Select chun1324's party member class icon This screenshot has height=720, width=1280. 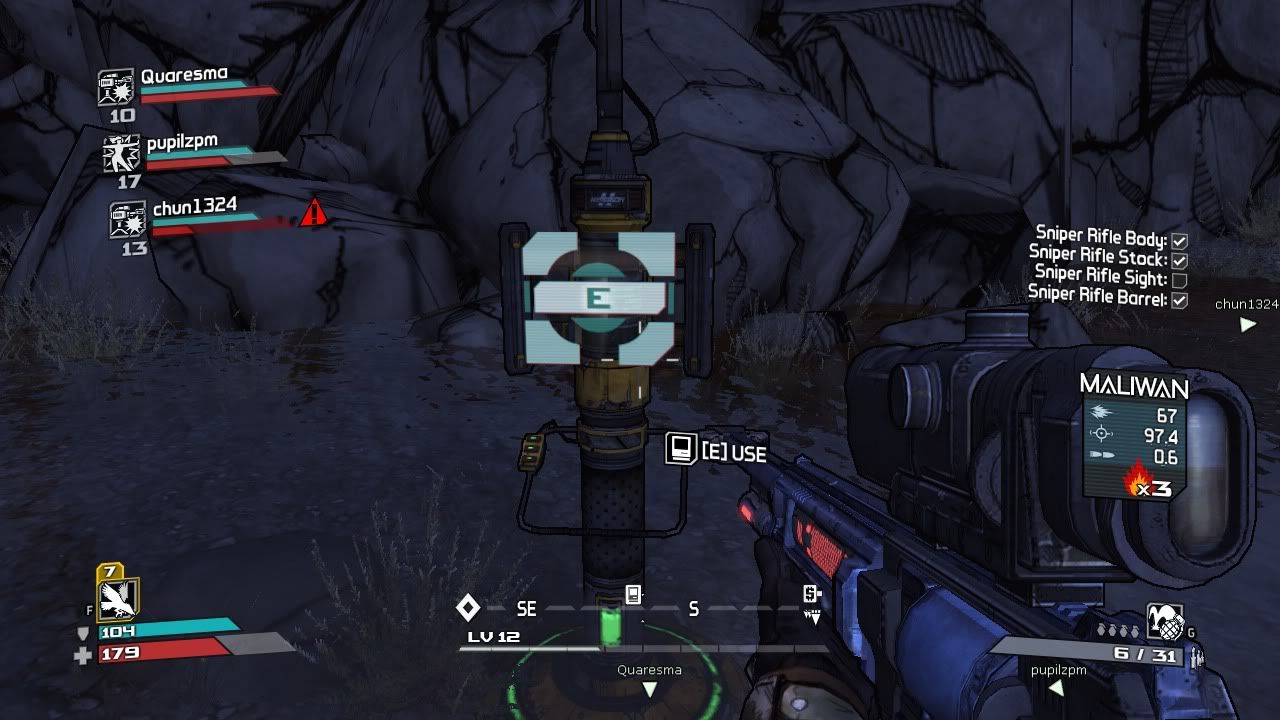128,220
